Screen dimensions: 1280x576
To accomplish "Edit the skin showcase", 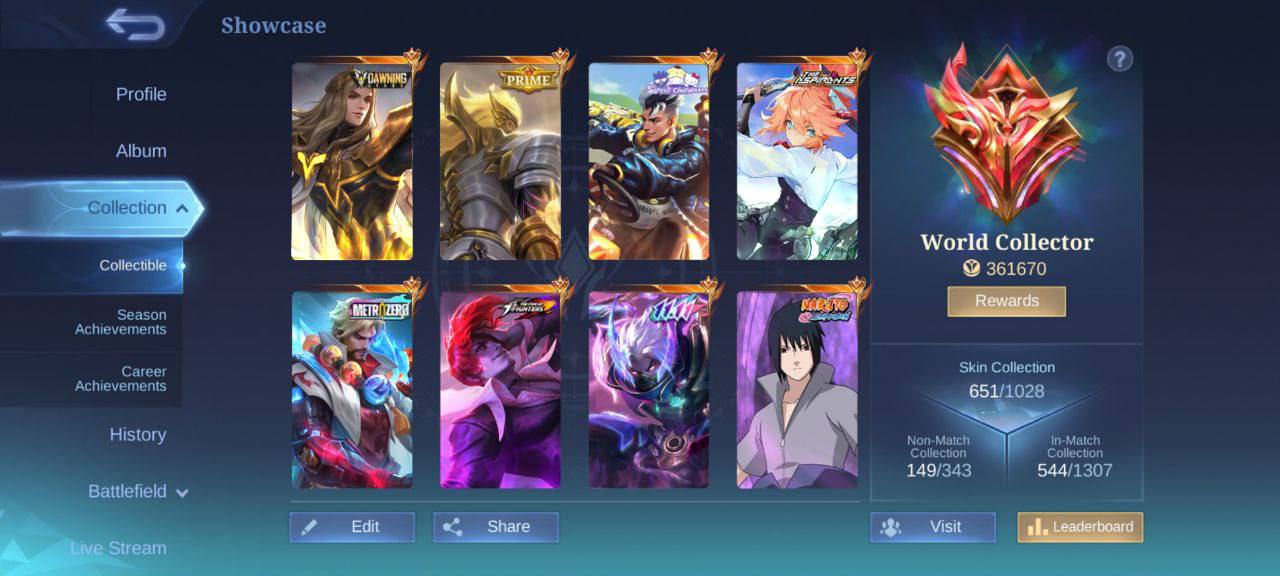I will click(x=352, y=527).
